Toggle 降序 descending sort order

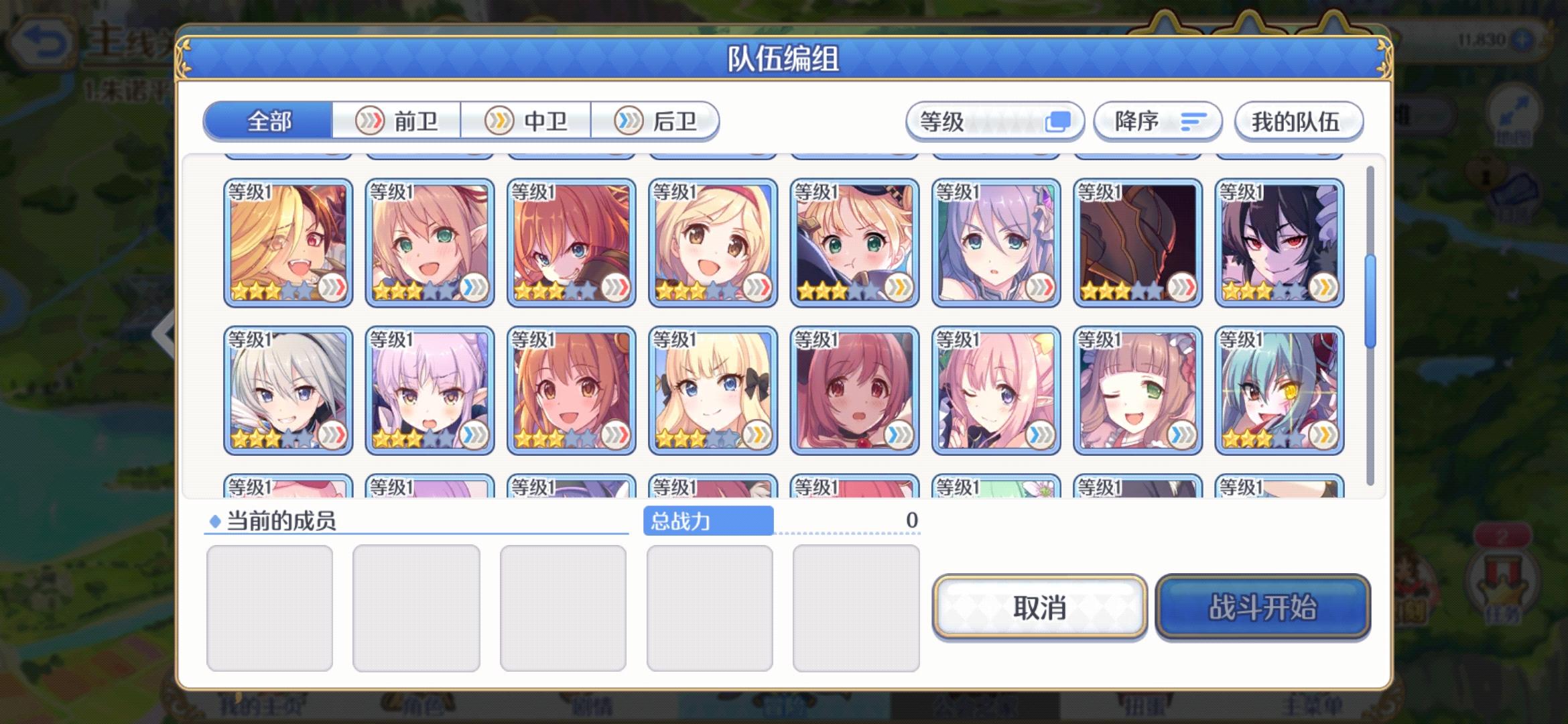(1157, 122)
